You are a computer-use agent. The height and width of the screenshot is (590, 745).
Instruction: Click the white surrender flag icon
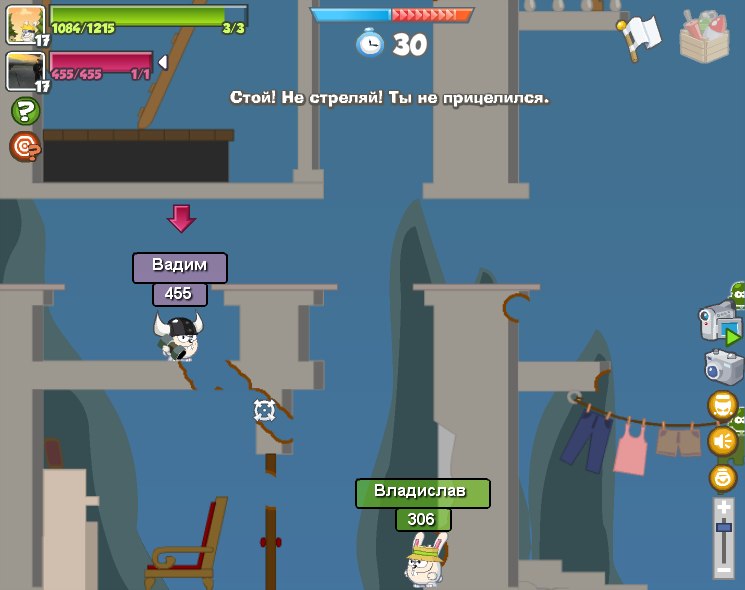click(x=641, y=35)
